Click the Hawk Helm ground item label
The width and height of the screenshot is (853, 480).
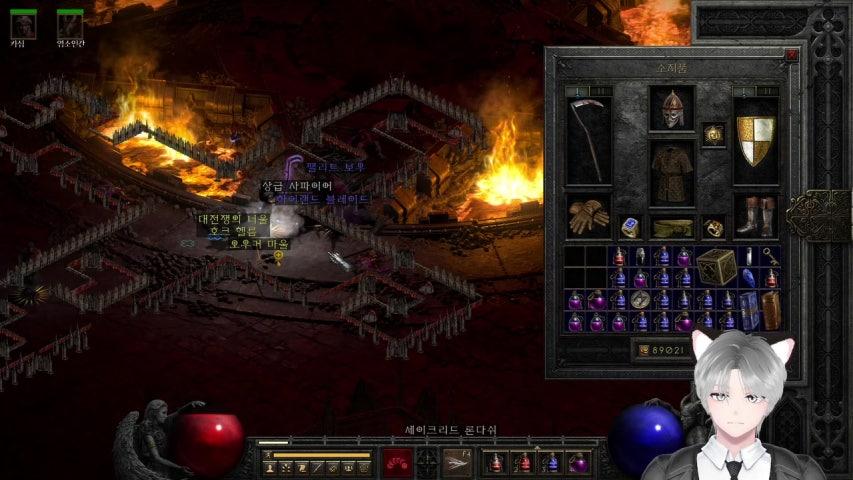click(232, 231)
